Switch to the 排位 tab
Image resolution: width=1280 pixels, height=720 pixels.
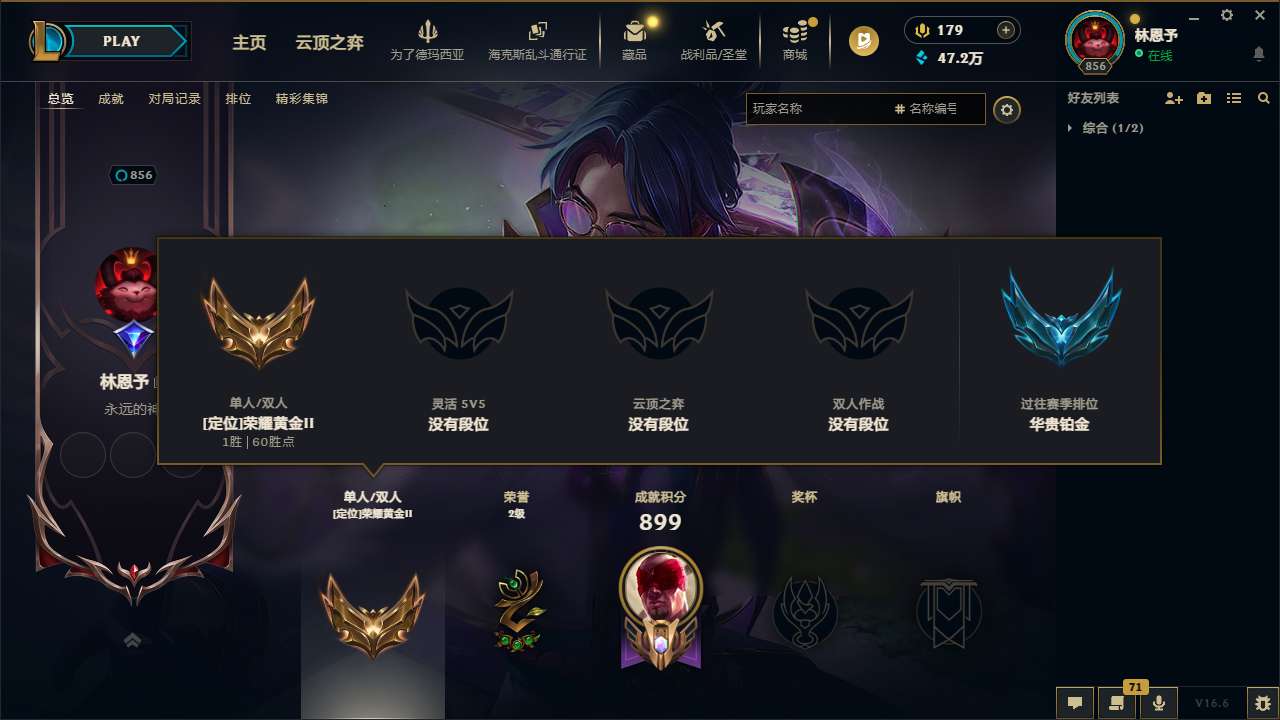click(238, 99)
